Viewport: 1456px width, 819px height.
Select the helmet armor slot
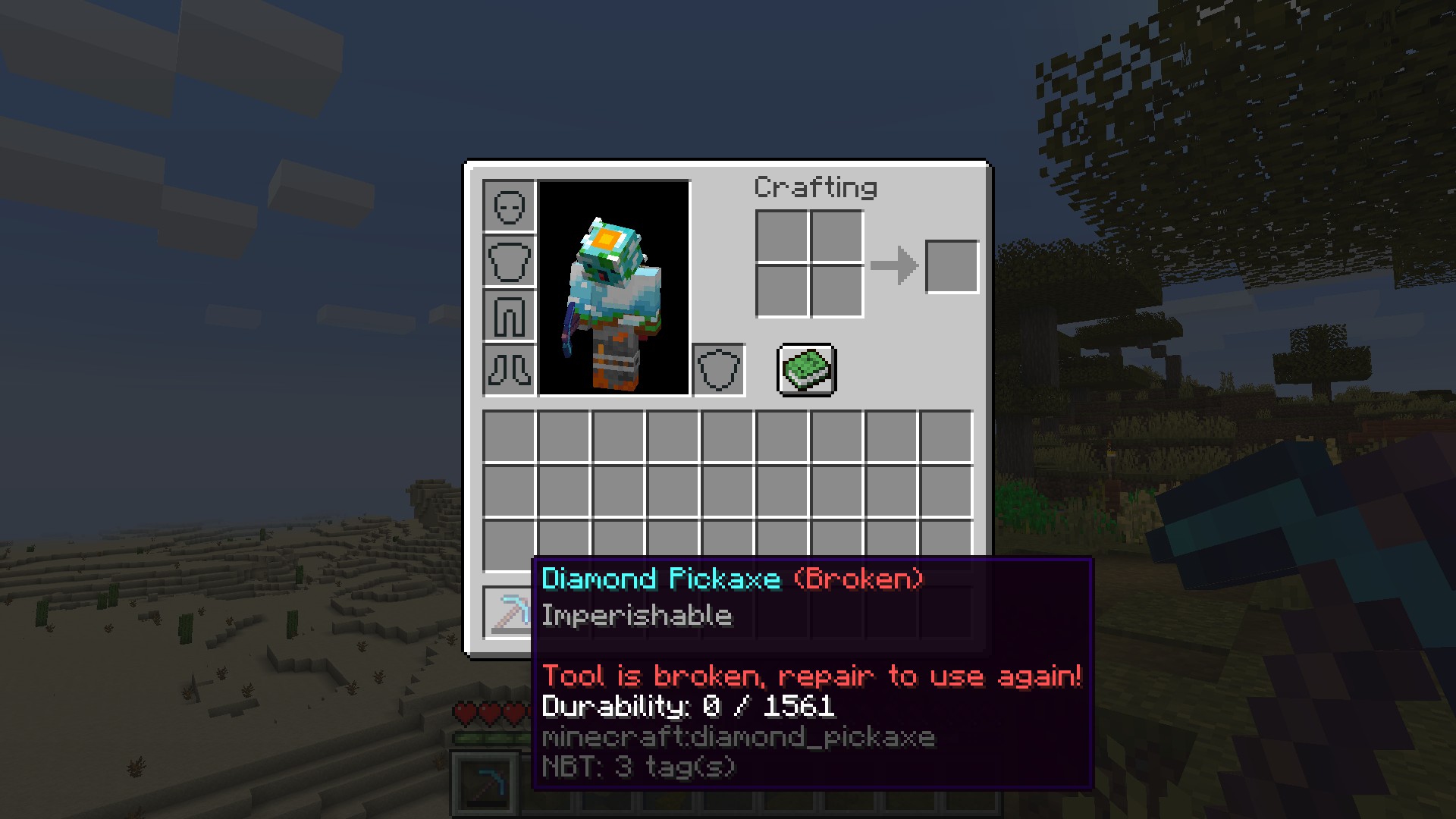pos(509,206)
